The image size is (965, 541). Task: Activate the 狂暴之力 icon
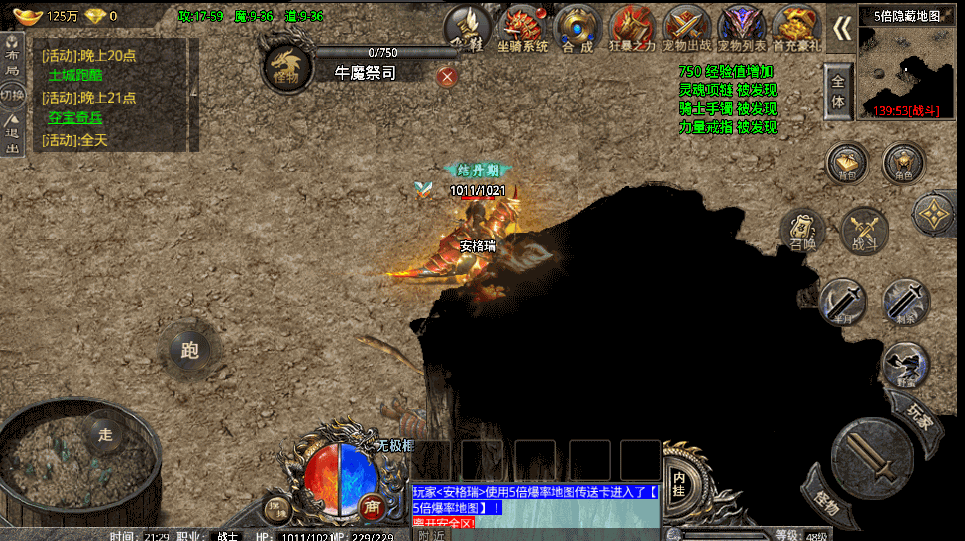click(x=632, y=27)
